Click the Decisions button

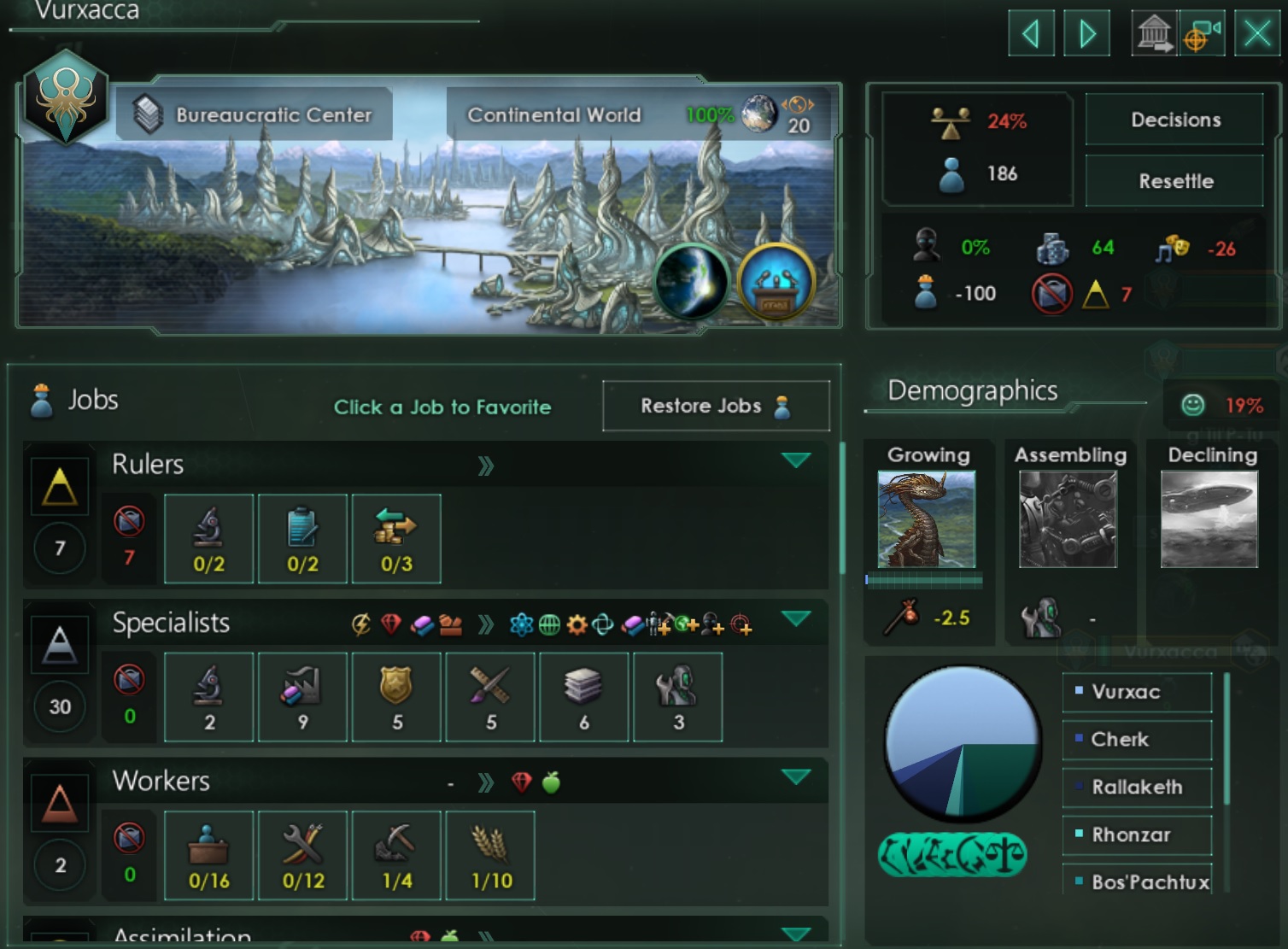coord(1174,120)
